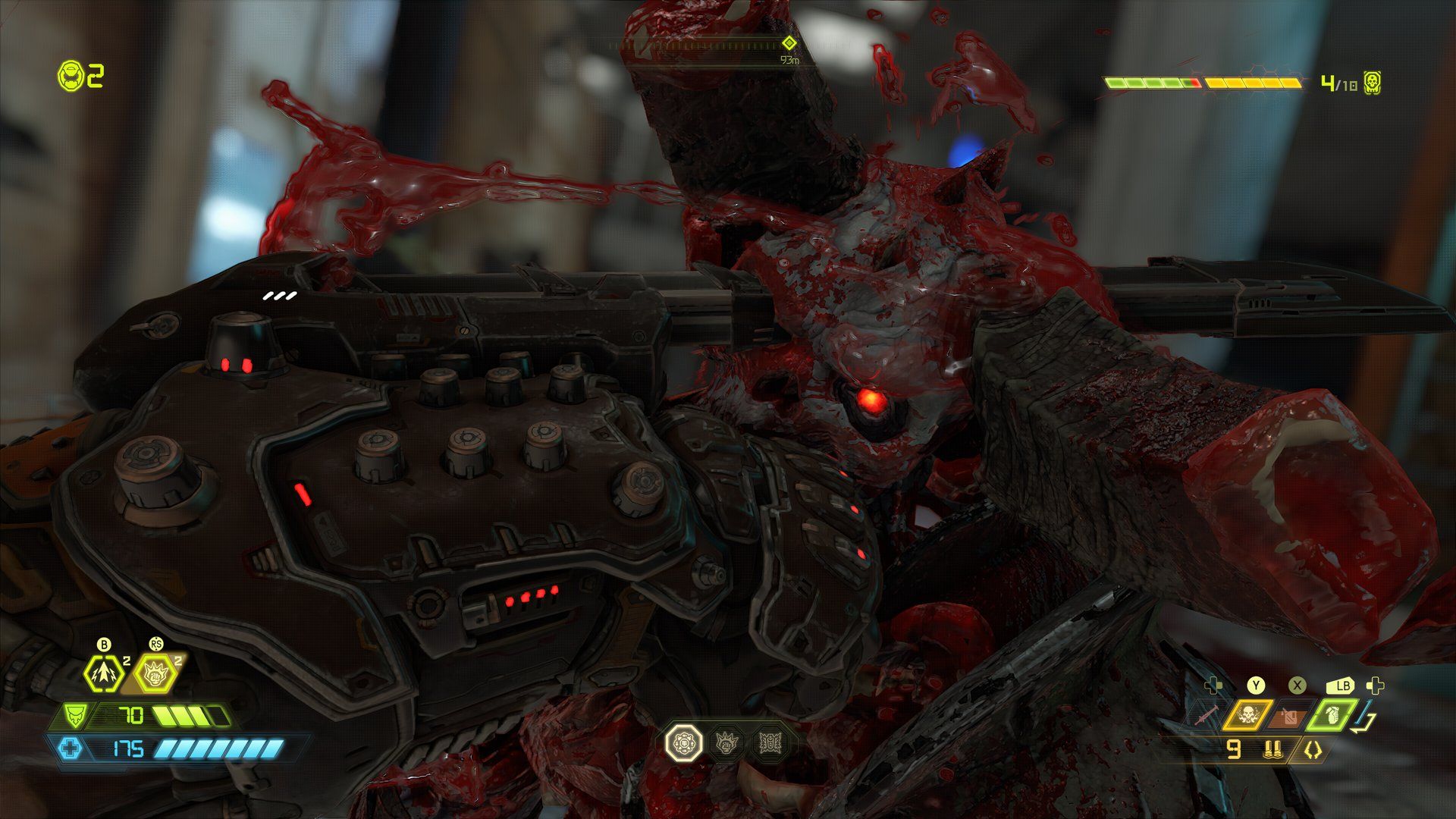The width and height of the screenshot is (1456, 819).
Task: Activate the dash arrow ability icon
Action: pyautogui.click(x=104, y=673)
